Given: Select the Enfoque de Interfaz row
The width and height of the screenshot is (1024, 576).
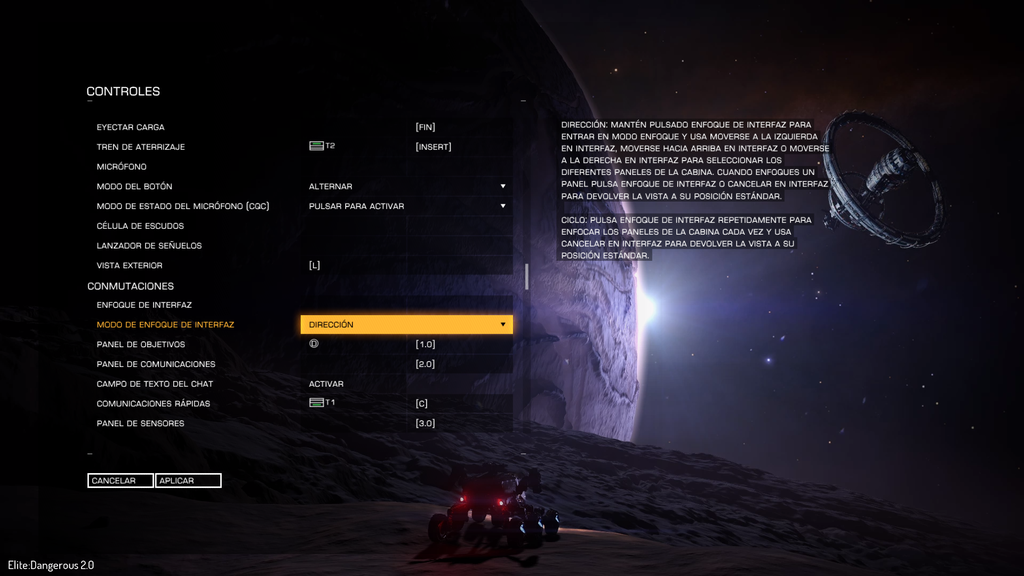Looking at the screenshot, I should click(x=144, y=305).
